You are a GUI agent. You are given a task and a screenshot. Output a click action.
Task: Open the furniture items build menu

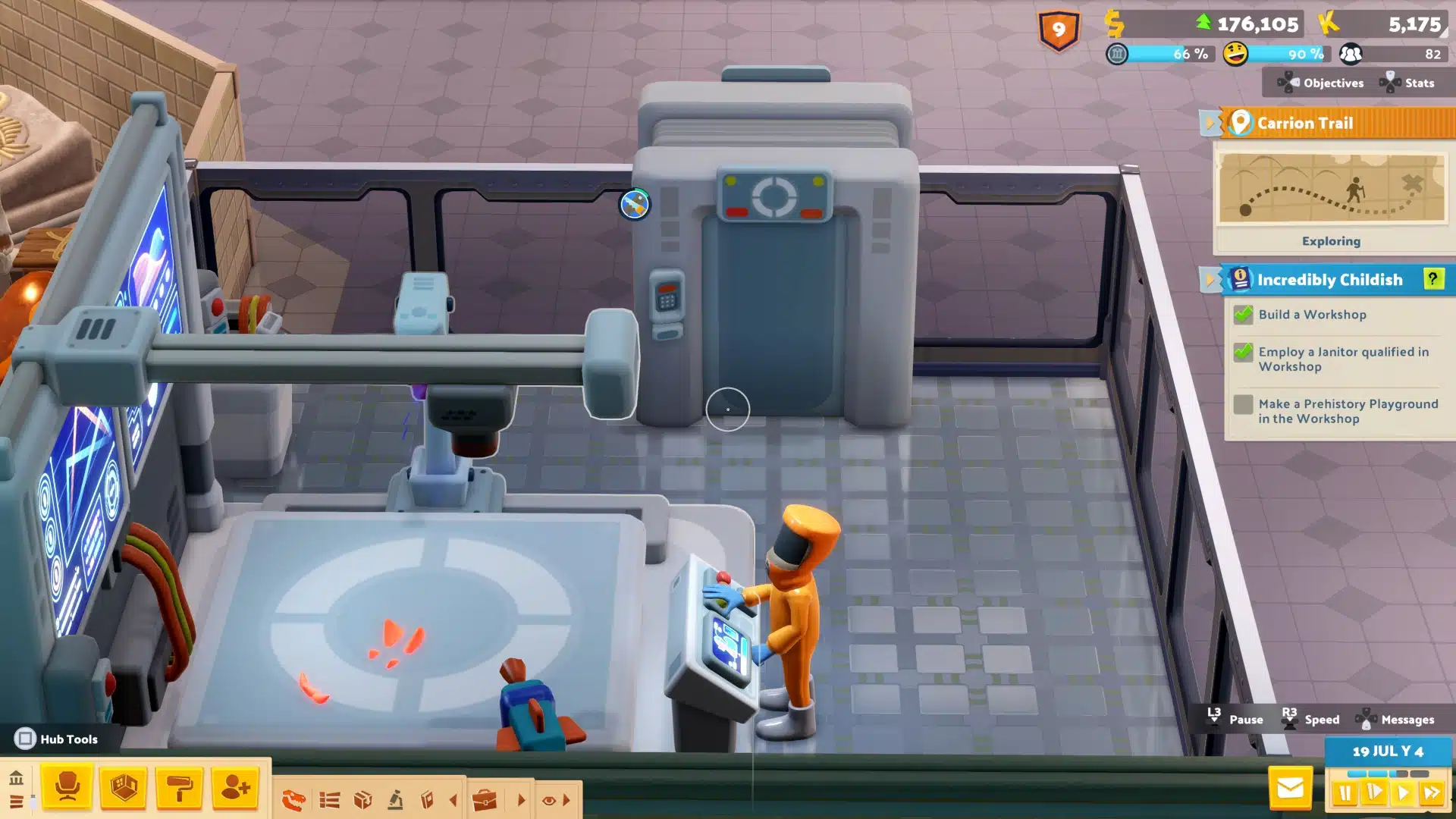[x=67, y=788]
